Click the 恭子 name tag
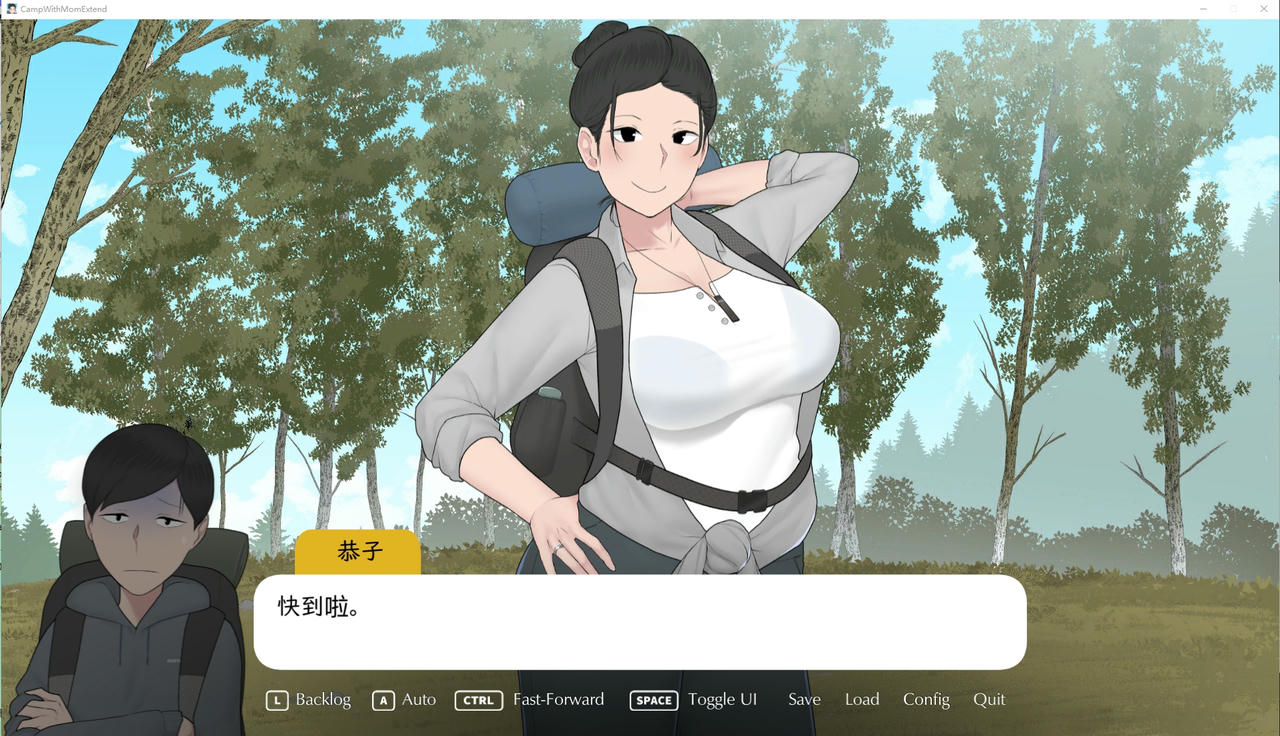The height and width of the screenshot is (736, 1280). 358,551
